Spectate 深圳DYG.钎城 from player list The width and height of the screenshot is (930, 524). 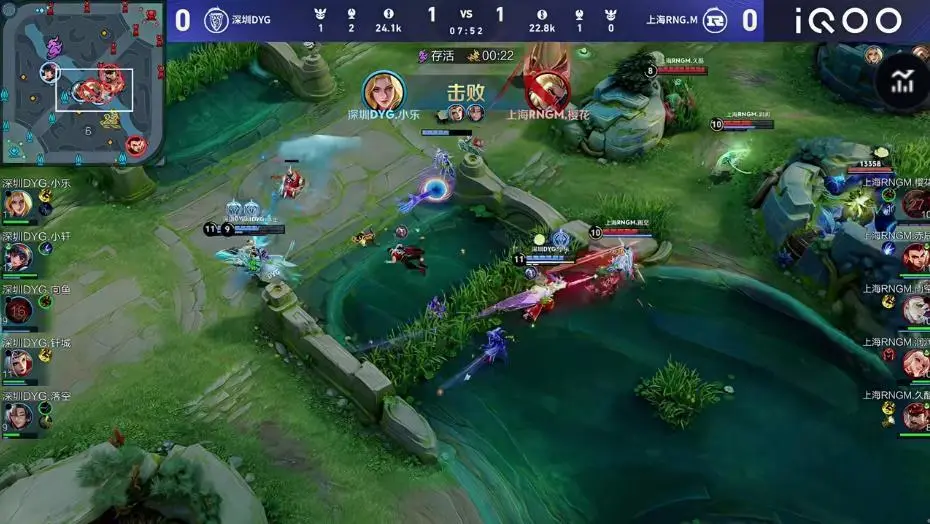(x=17, y=363)
